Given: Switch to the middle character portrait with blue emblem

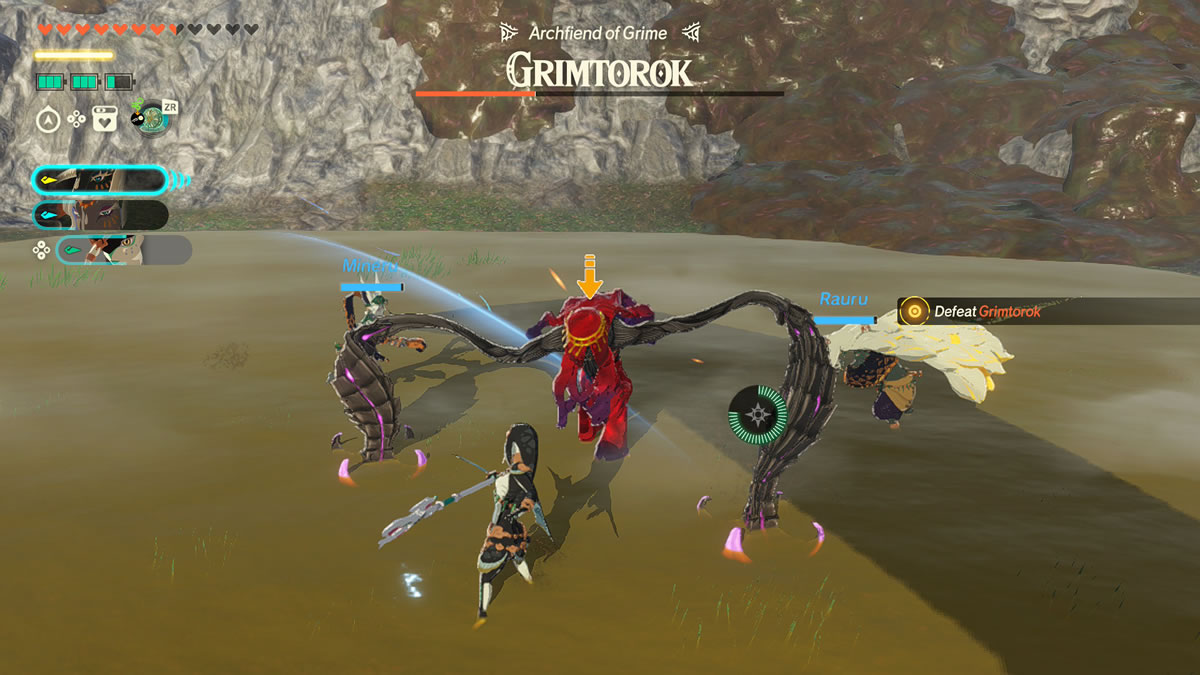Looking at the screenshot, I should (x=100, y=215).
